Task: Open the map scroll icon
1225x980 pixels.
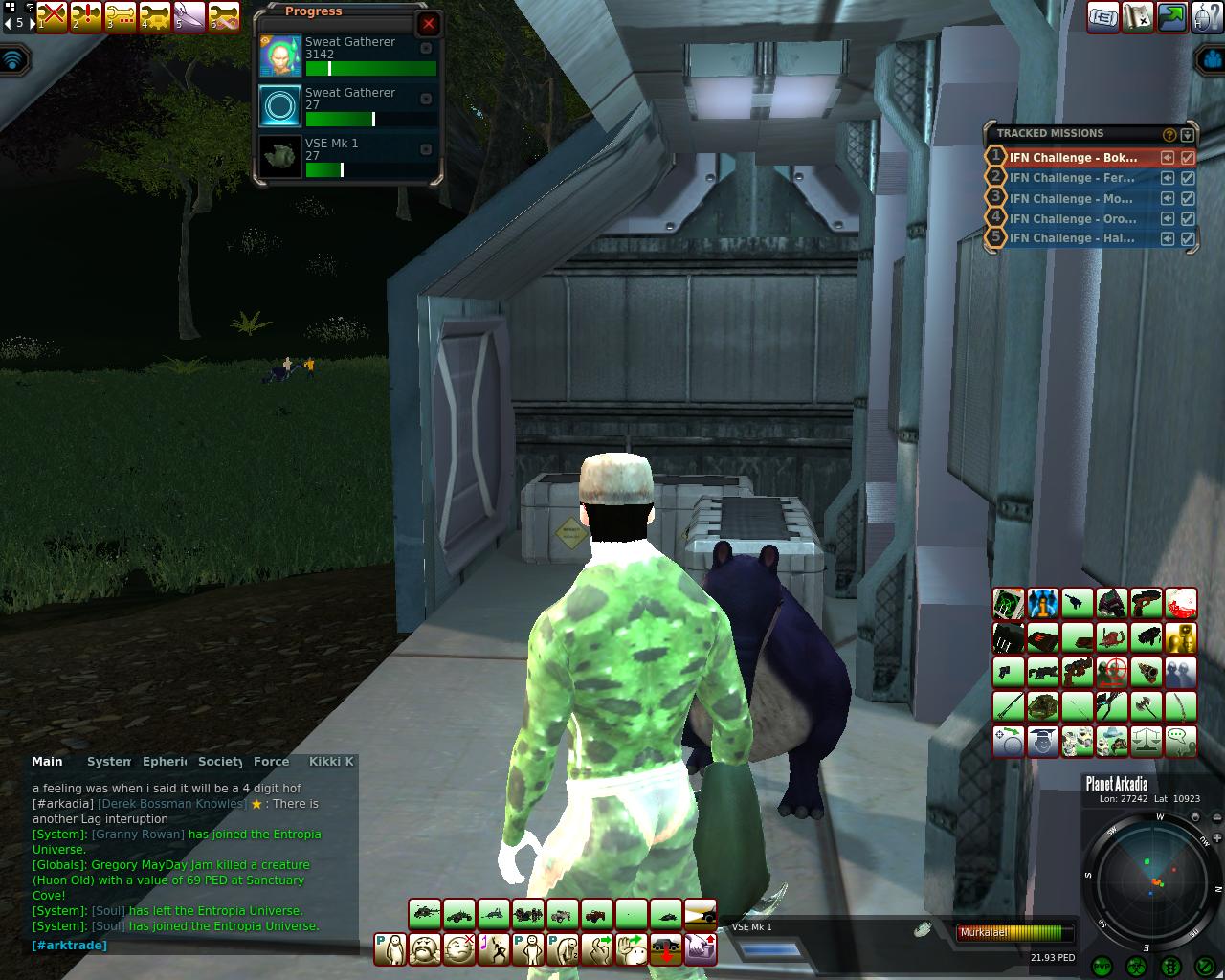Action: [1137, 17]
